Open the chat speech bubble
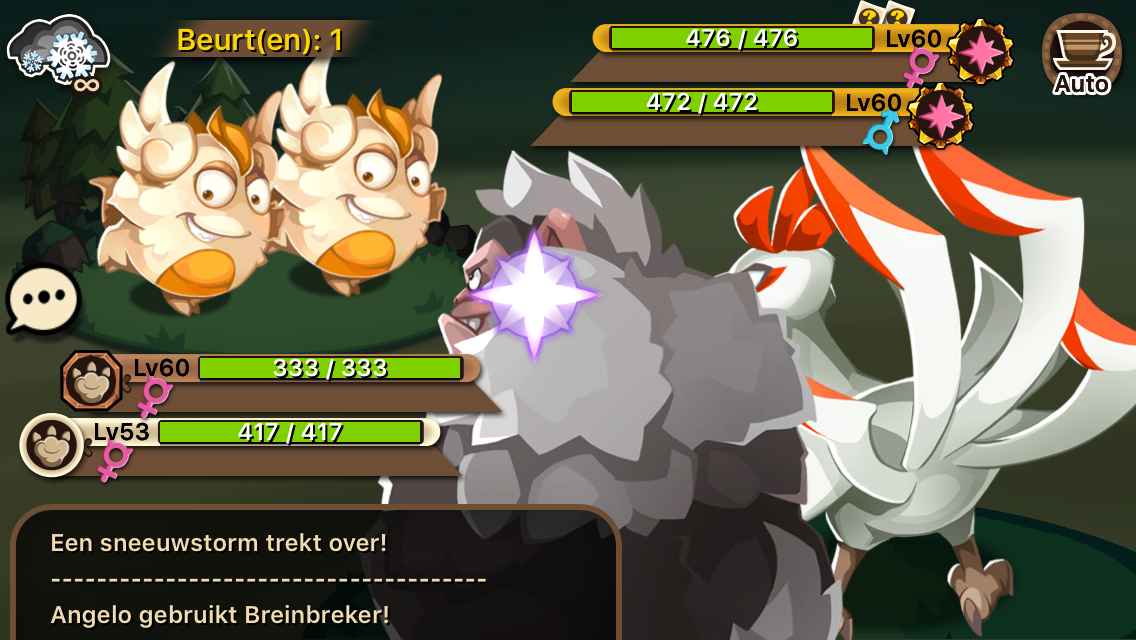Screen dimensions: 1136x640 44,298
